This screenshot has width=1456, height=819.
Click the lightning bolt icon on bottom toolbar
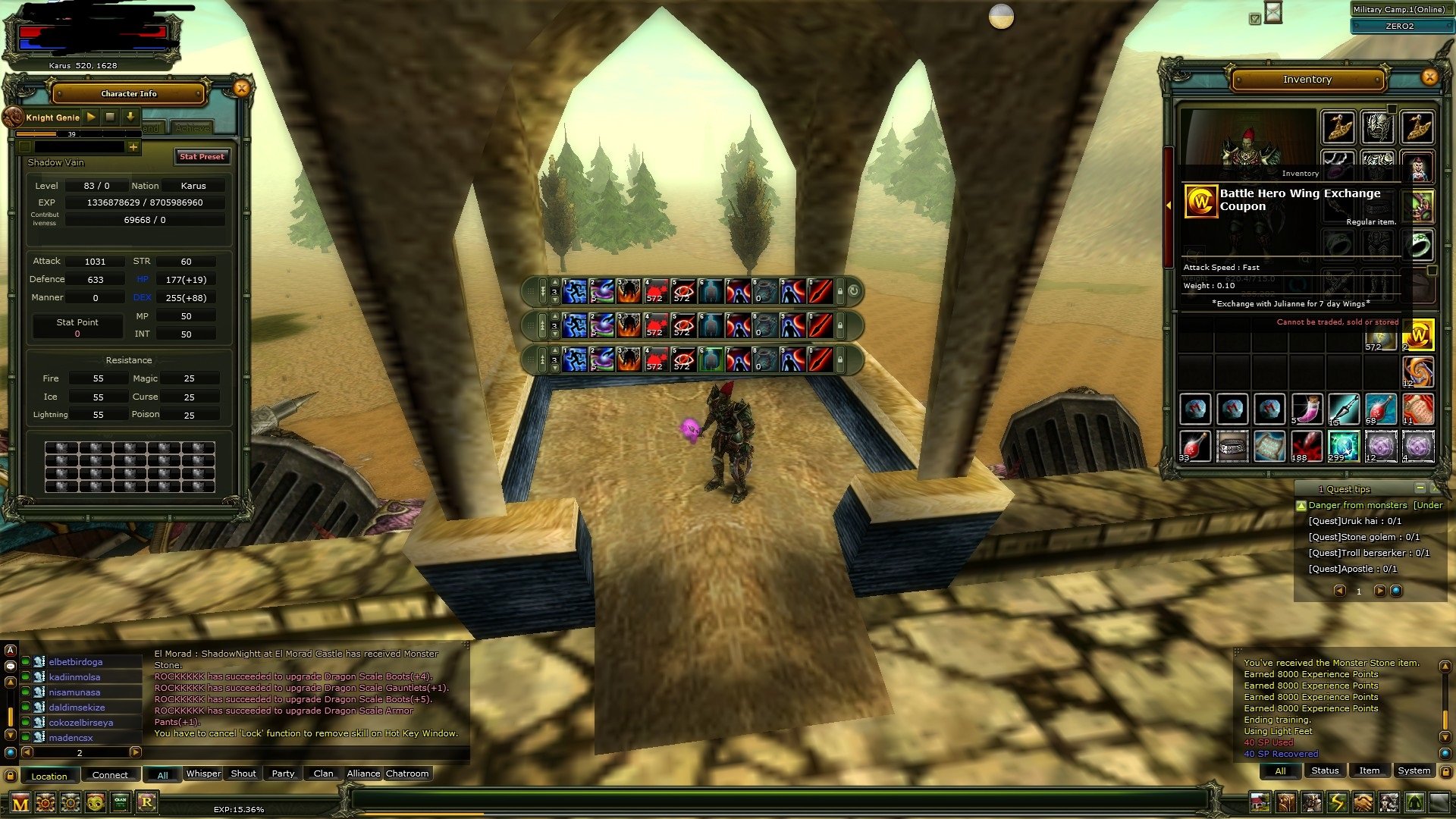[1338, 802]
